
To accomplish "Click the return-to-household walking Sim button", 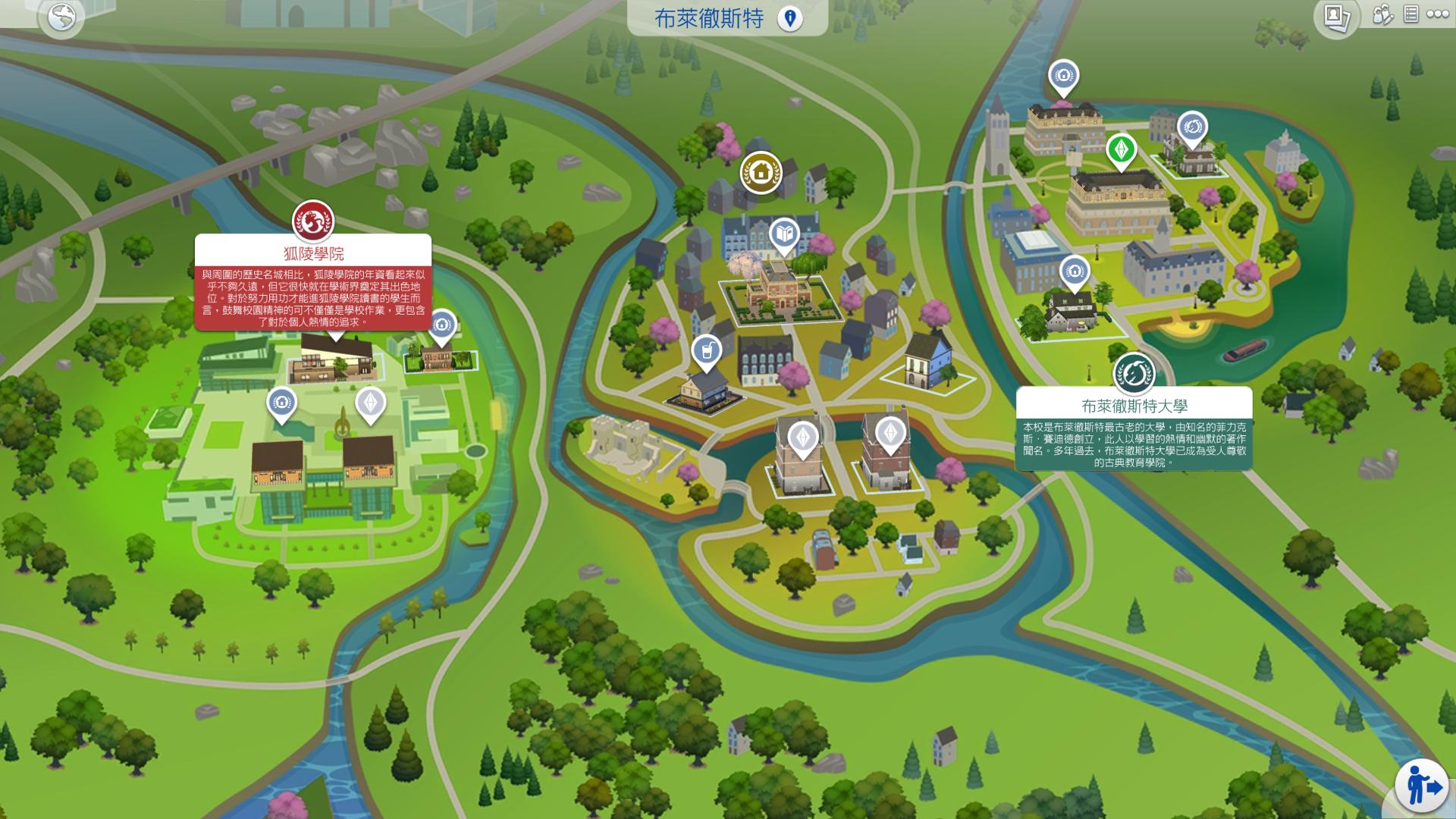I will (1421, 786).
